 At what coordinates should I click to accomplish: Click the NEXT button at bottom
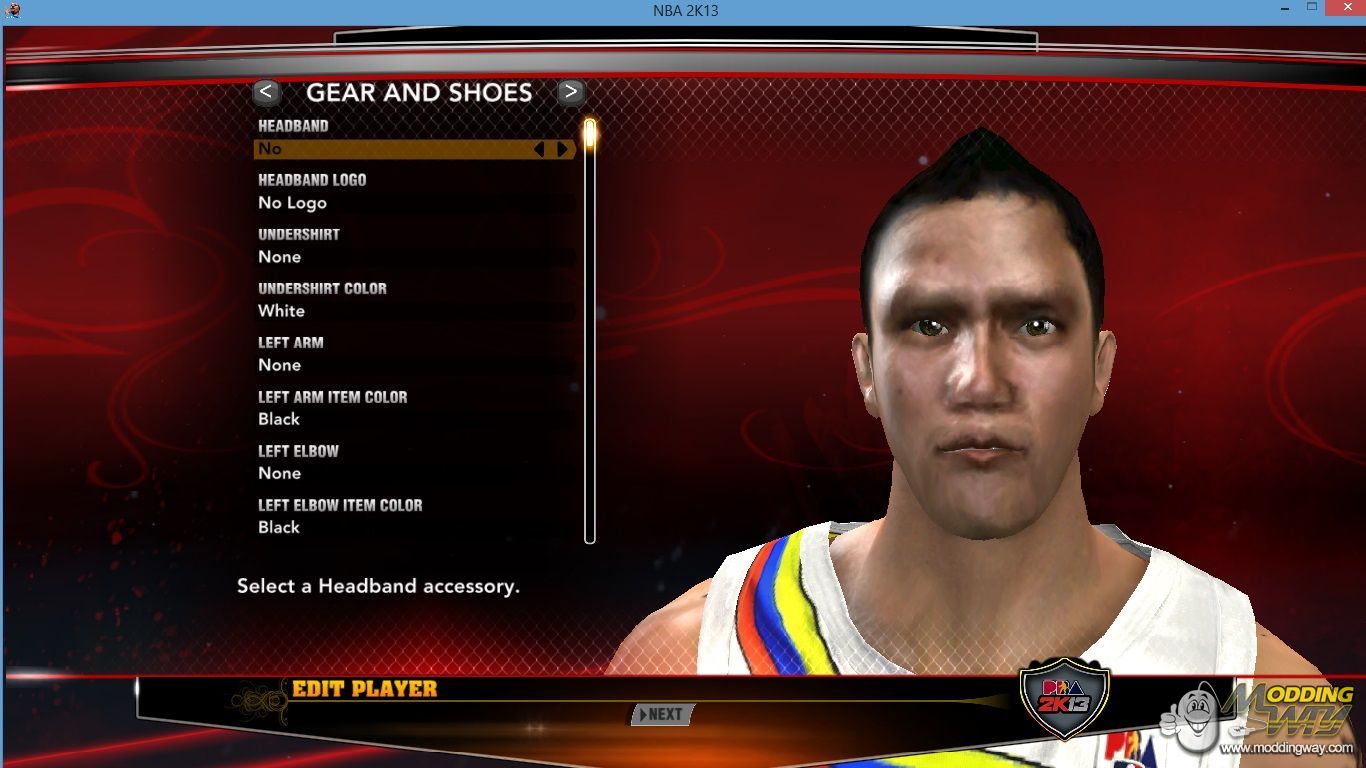pyautogui.click(x=662, y=714)
